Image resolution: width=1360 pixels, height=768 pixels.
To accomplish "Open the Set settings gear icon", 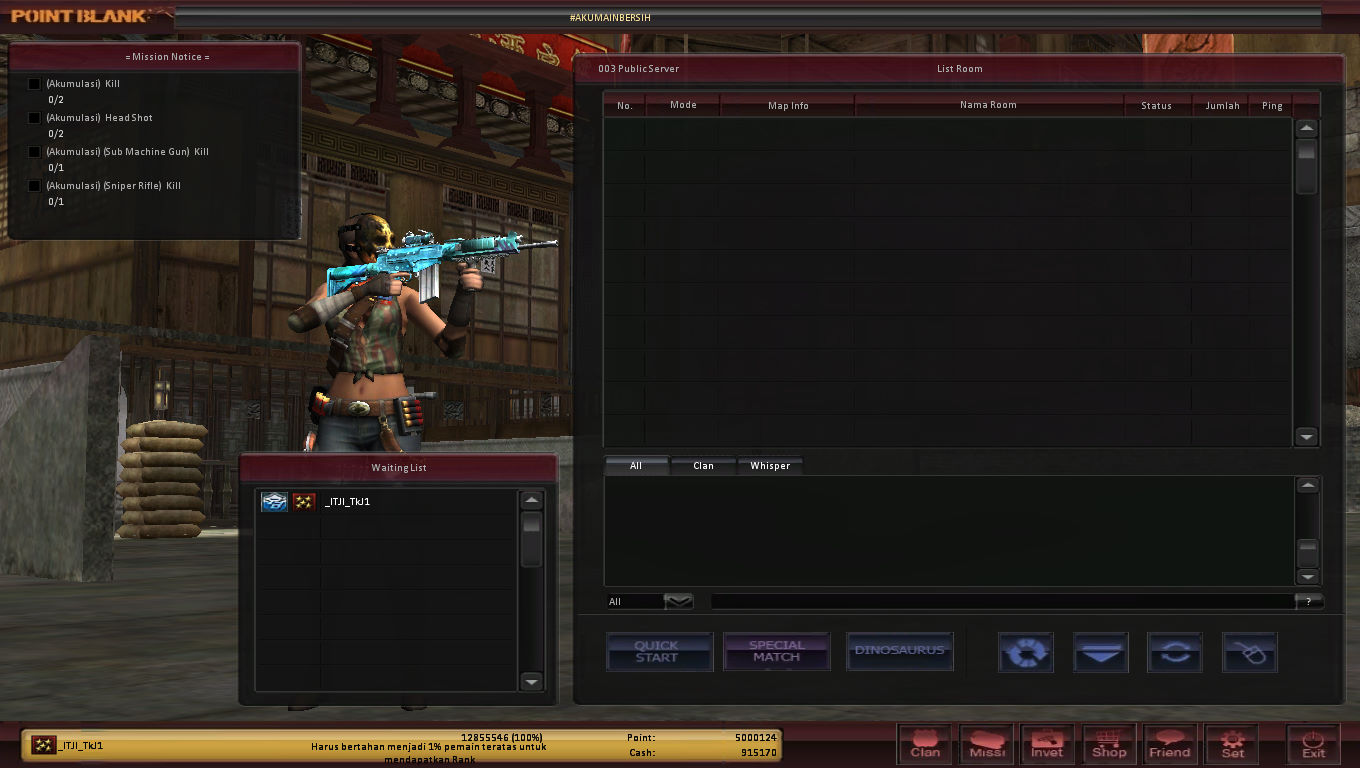I will [1232, 744].
